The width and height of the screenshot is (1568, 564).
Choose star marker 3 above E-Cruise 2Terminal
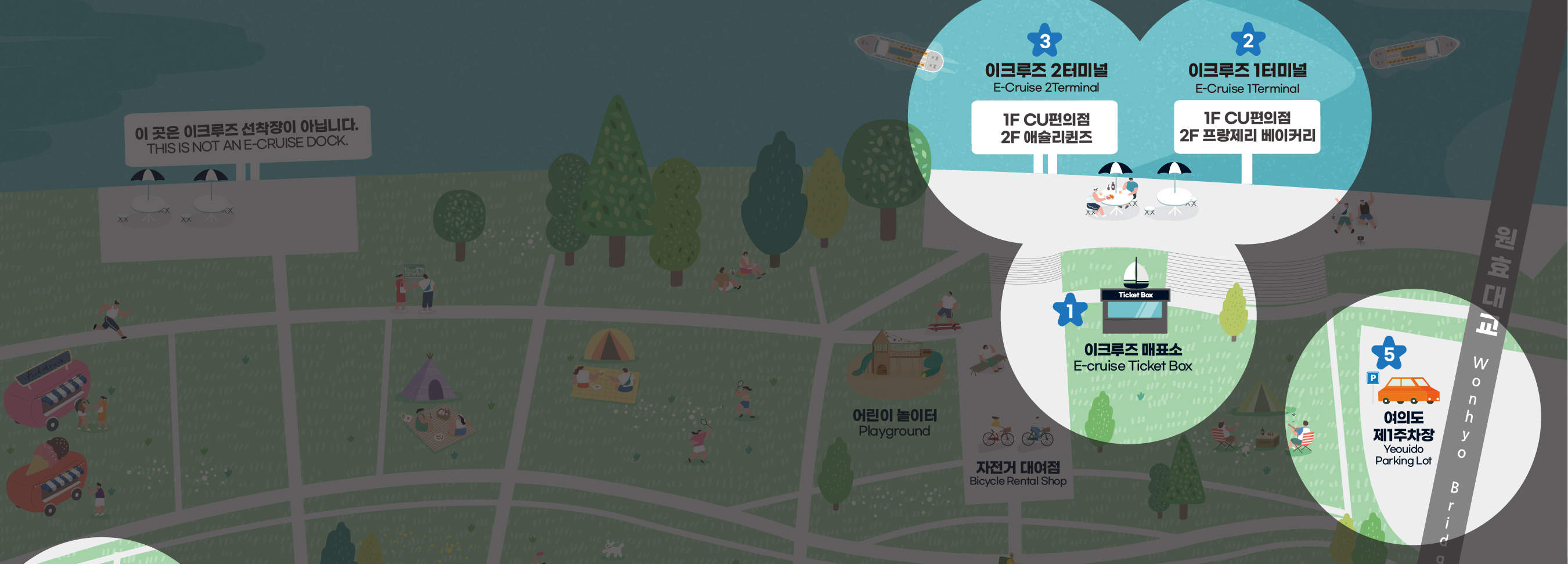1044,41
